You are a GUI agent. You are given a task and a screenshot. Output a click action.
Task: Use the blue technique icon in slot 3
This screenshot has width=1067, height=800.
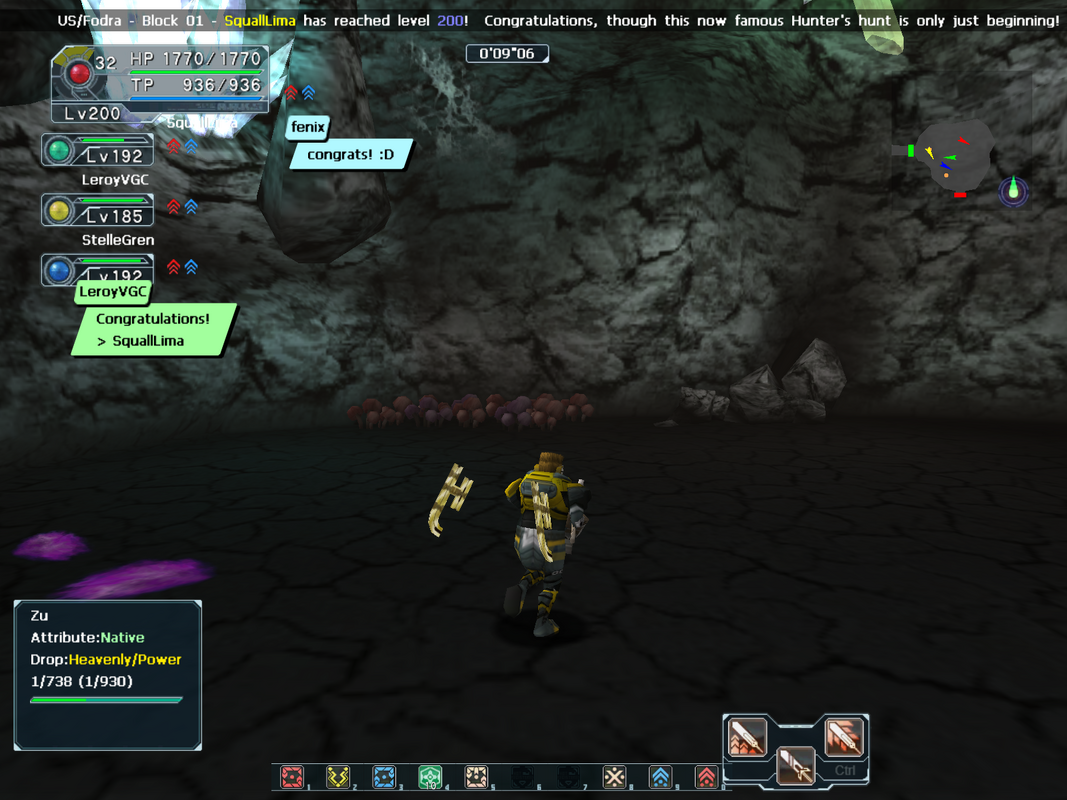click(384, 777)
